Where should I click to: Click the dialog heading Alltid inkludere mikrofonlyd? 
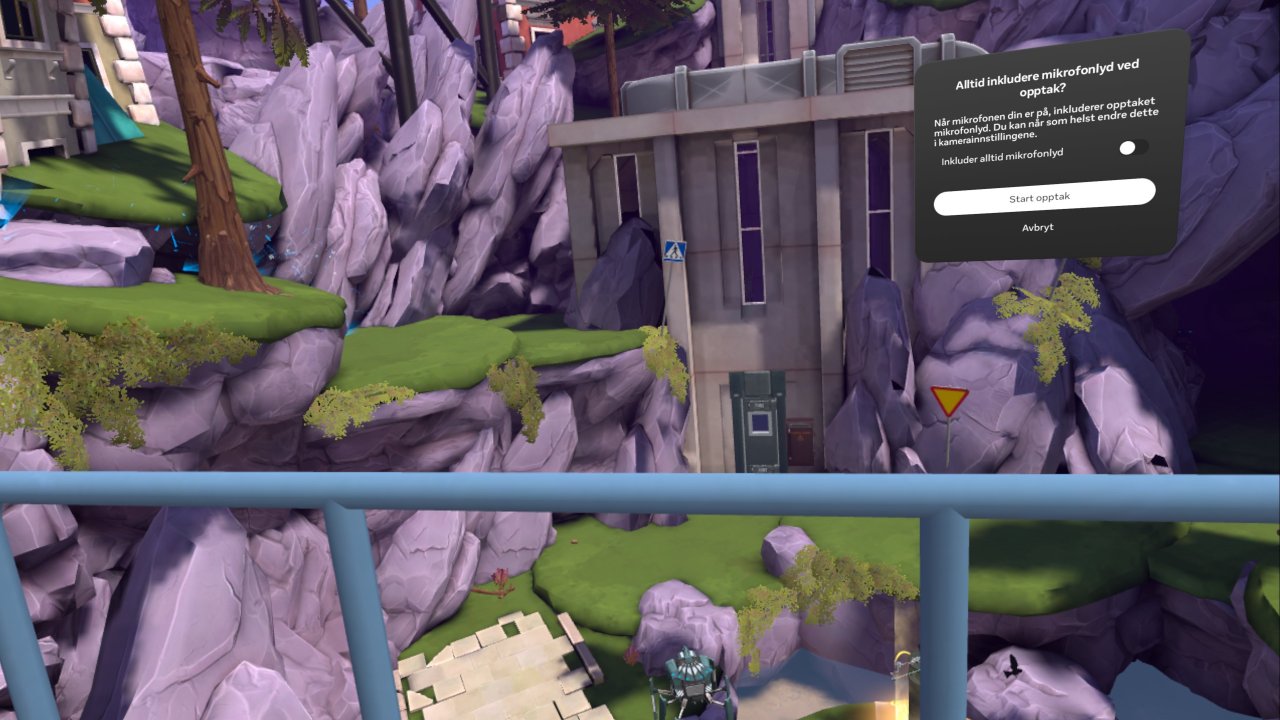pos(1047,78)
